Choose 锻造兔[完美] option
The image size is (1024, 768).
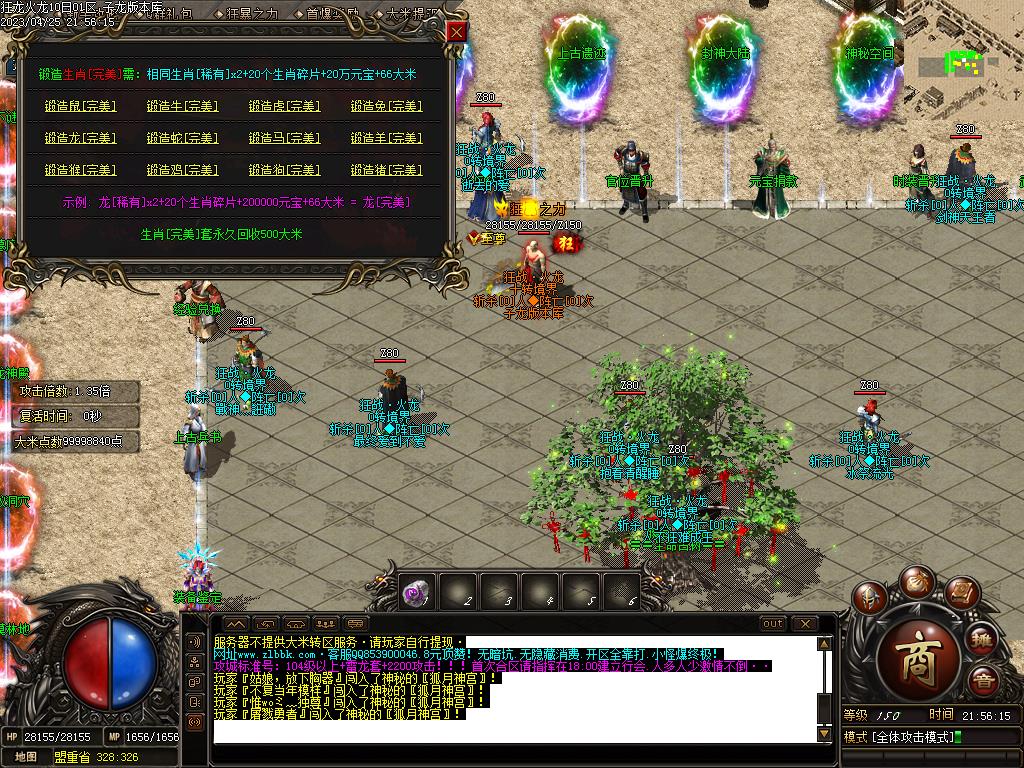pyautogui.click(x=386, y=106)
